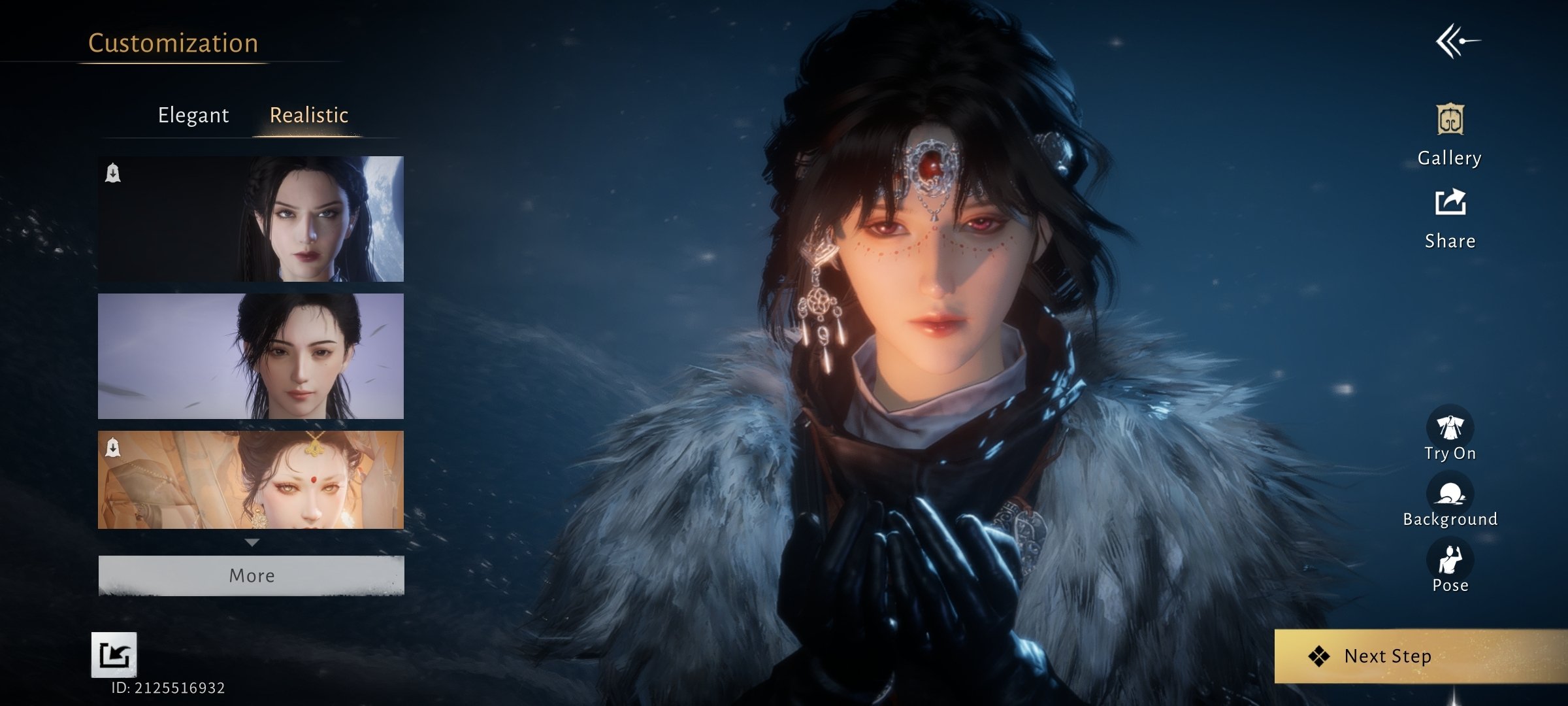Choose the moonlit braided-hair face preset
Image resolution: width=1568 pixels, height=706 pixels.
point(251,219)
